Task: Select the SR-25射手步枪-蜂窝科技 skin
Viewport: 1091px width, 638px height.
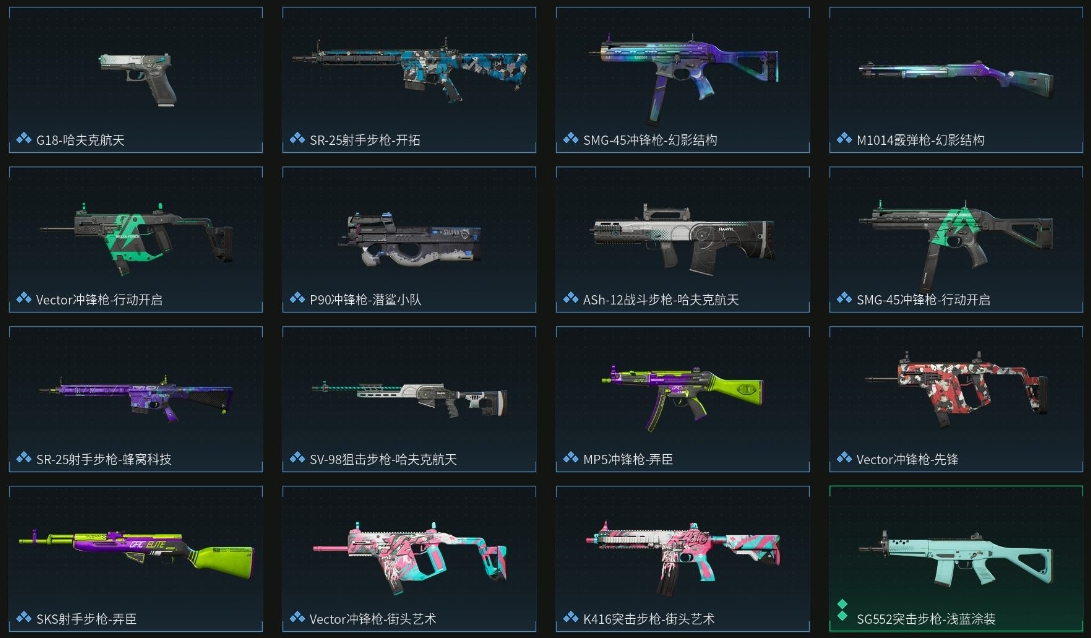Action: click(x=136, y=398)
